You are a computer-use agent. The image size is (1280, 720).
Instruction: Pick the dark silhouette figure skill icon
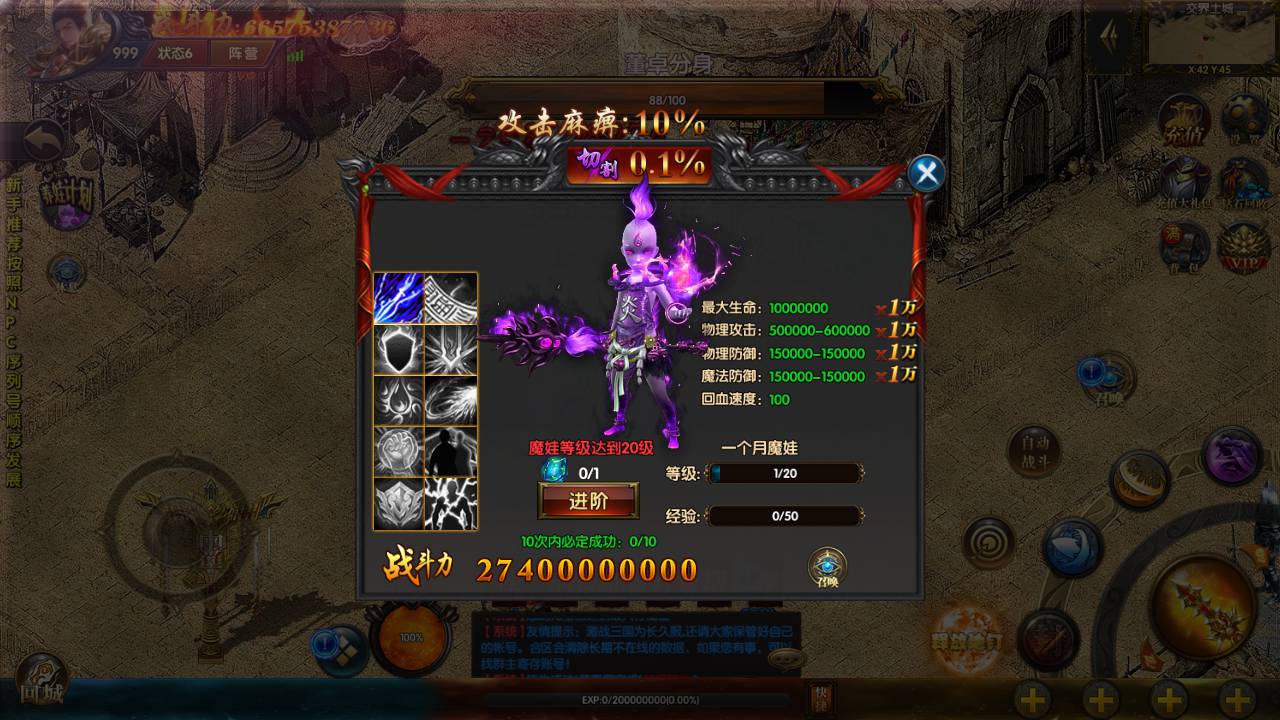point(451,452)
